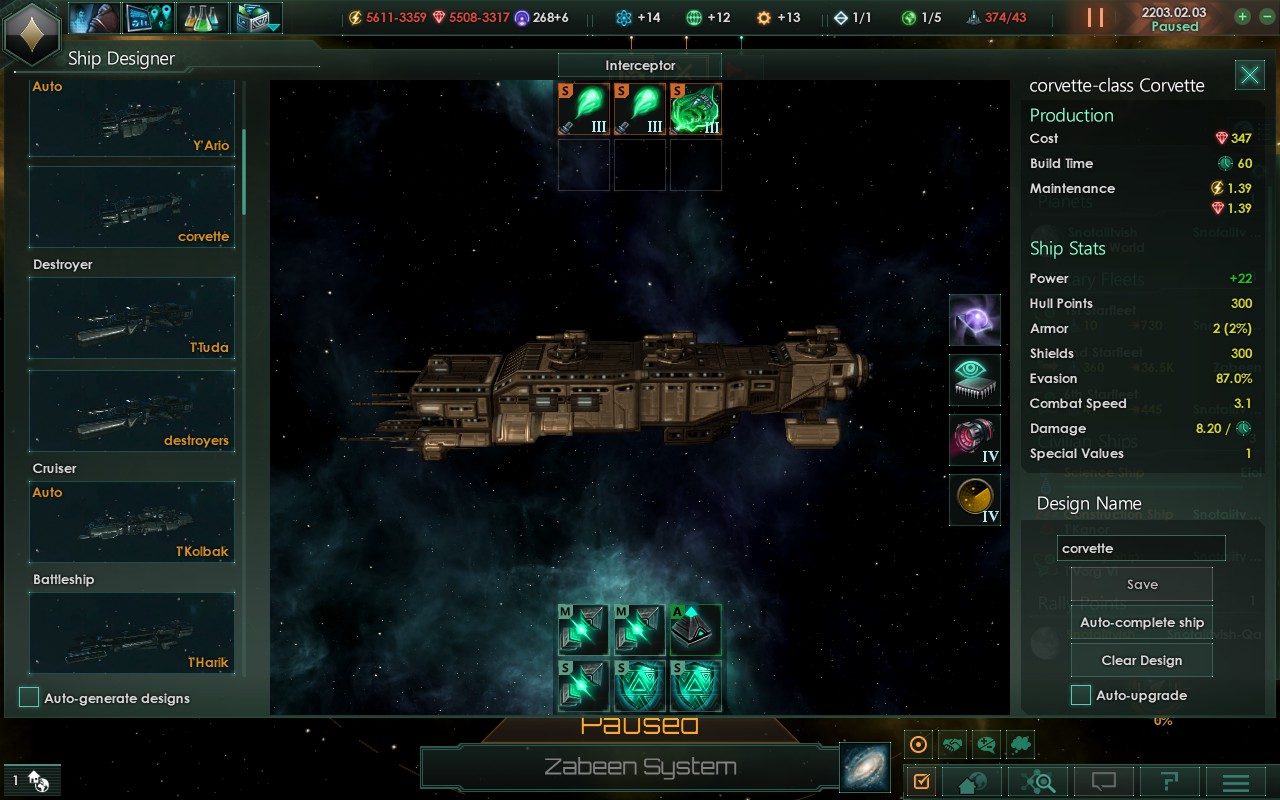Unpause the game with pause button
This screenshot has height=800, width=1280.
click(x=1095, y=17)
